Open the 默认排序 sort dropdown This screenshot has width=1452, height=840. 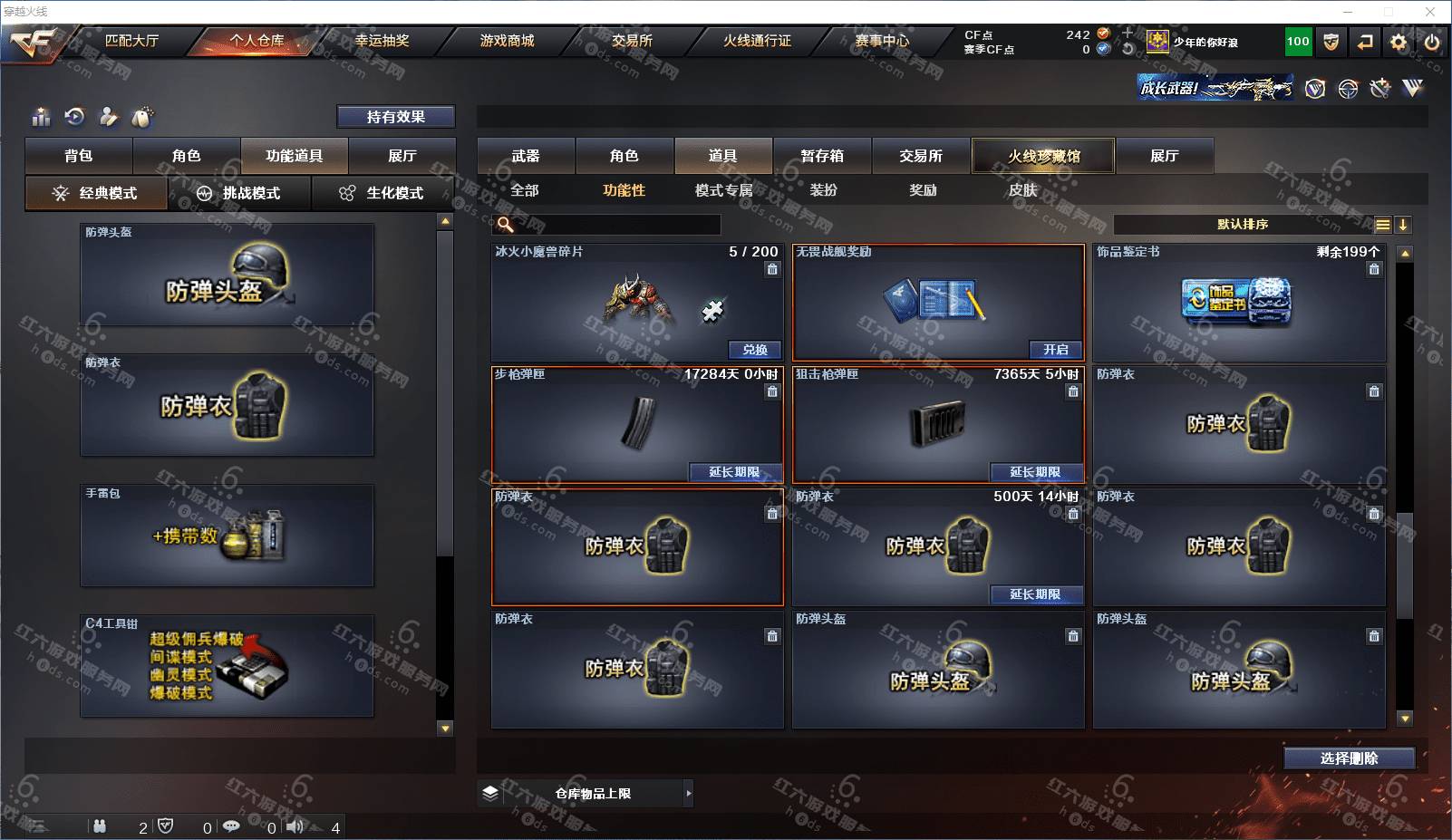click(1243, 225)
